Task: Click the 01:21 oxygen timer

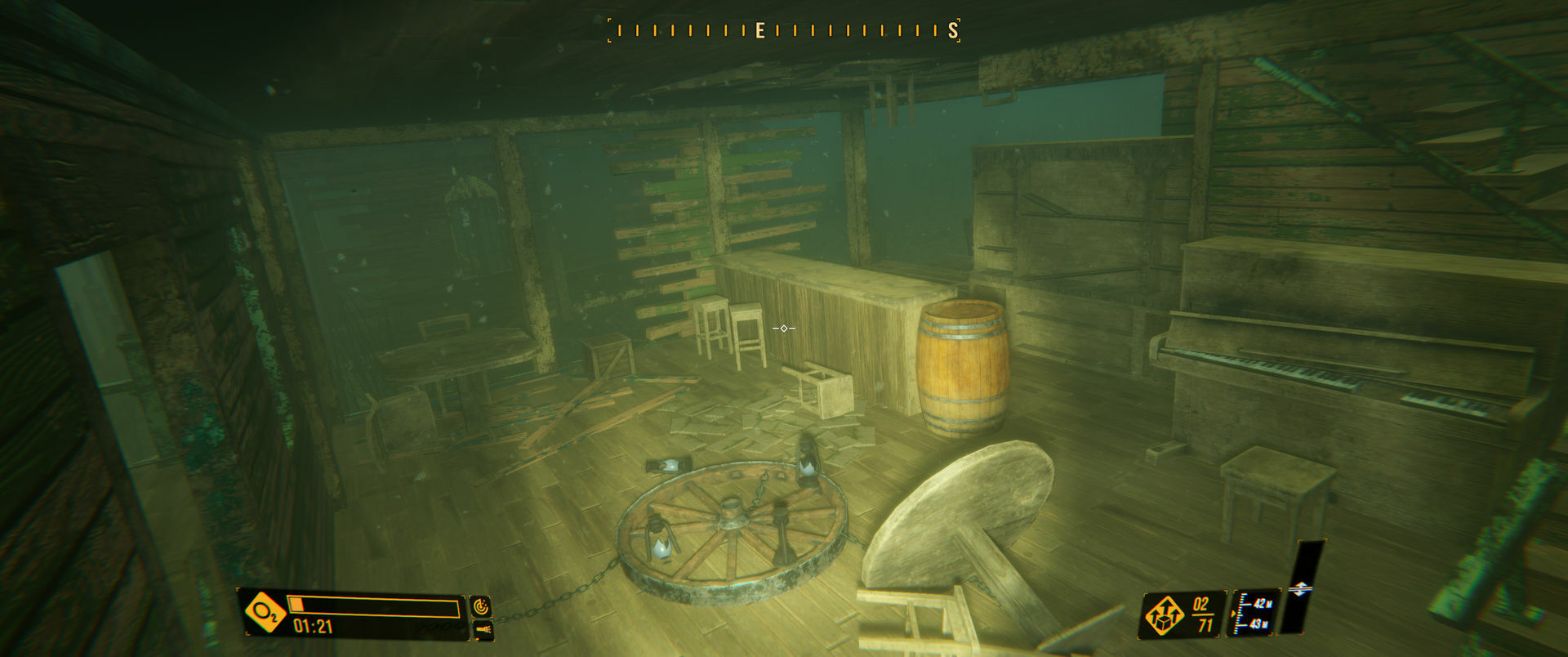Action: point(312,627)
